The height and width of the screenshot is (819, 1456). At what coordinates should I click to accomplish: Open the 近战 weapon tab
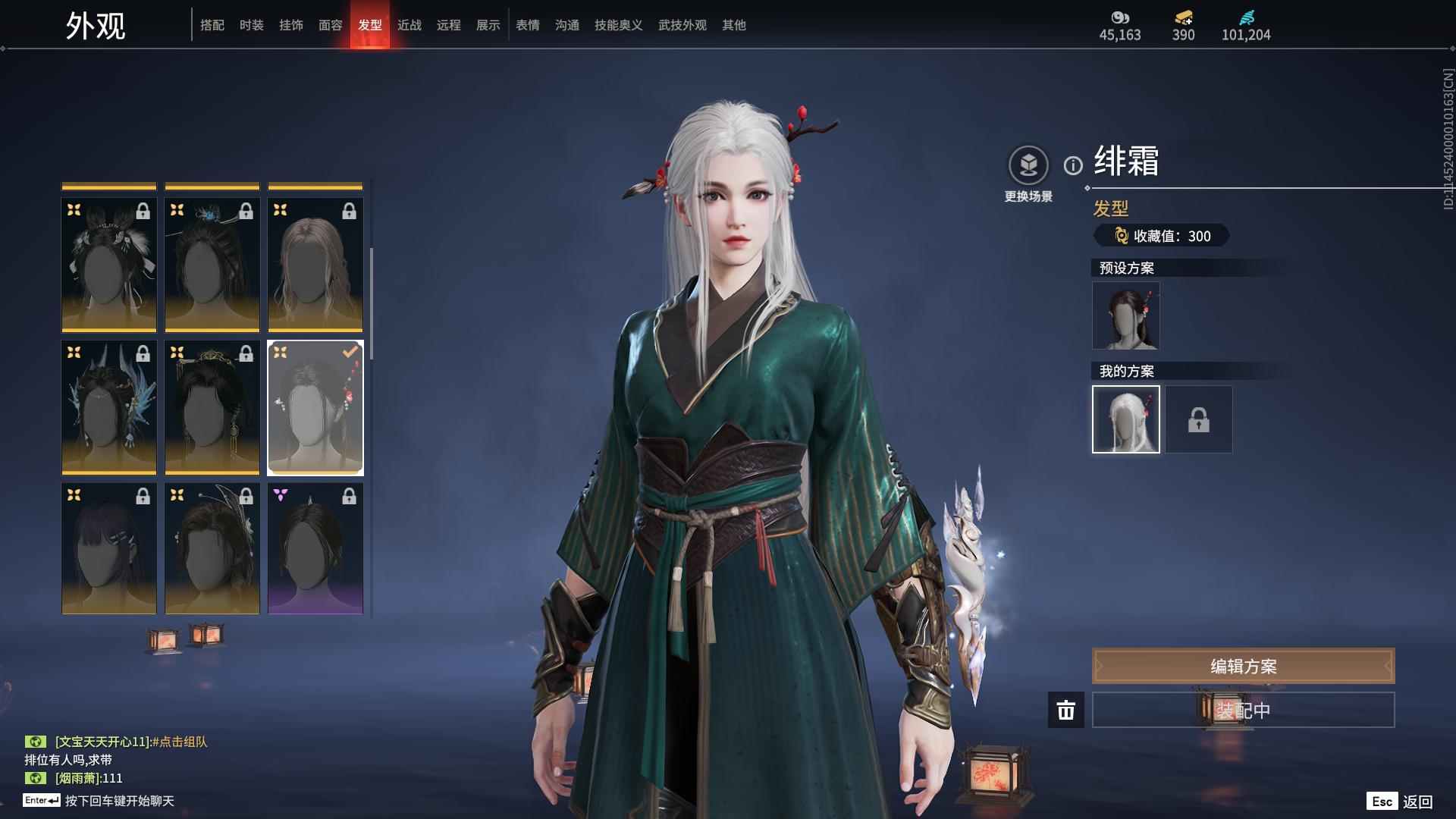click(409, 25)
